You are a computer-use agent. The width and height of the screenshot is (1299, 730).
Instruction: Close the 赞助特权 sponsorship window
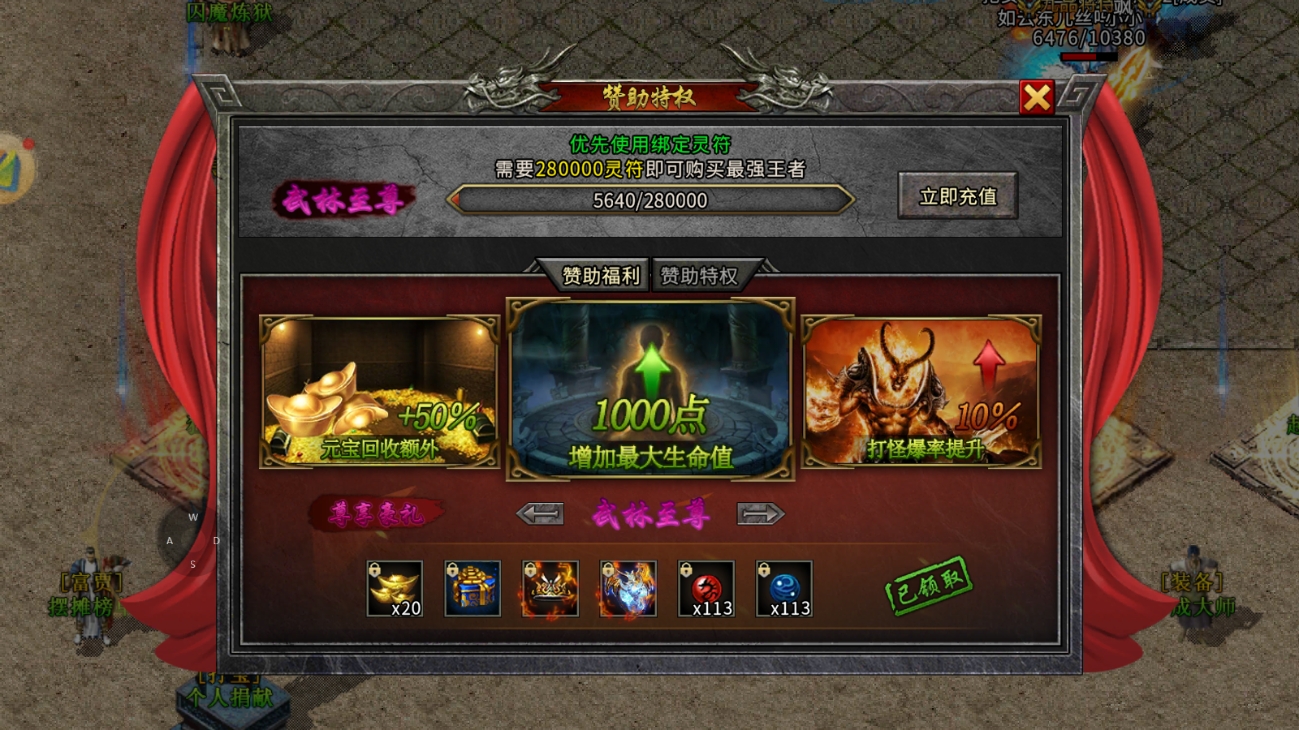(1037, 97)
